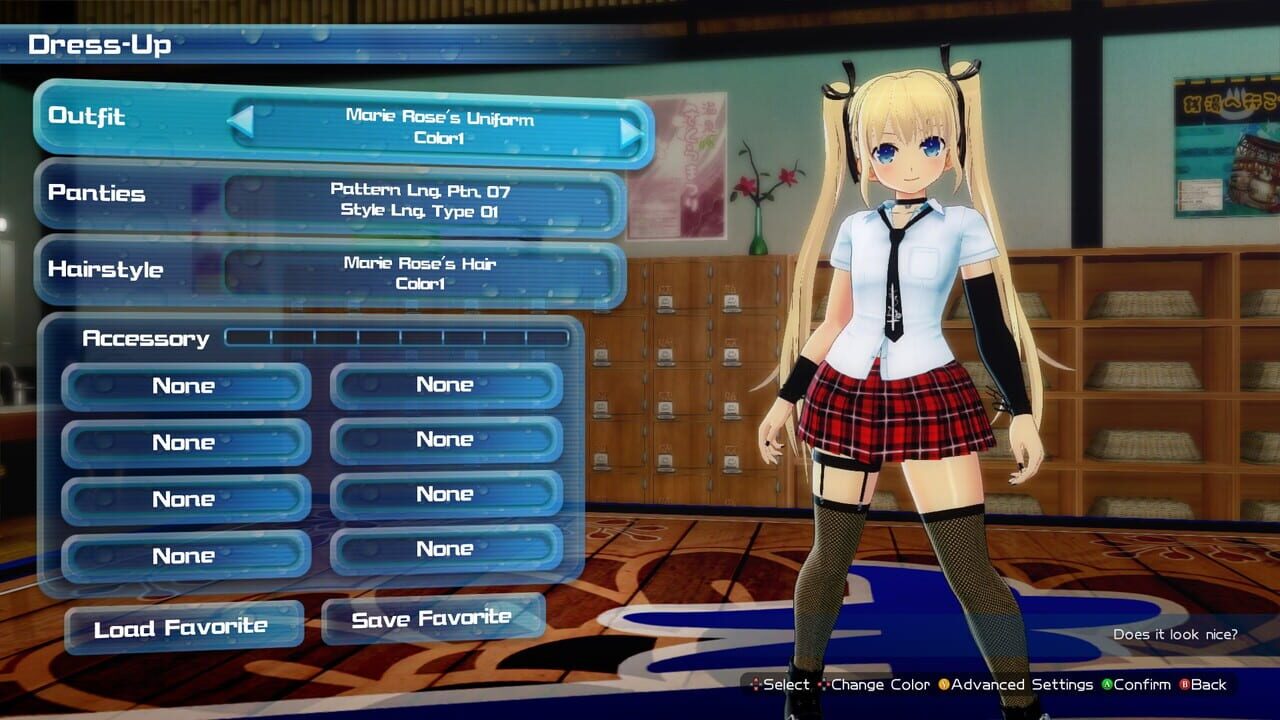Click the right arrow on the Outfit selector
Viewport: 1280px width, 720px height.
[628, 130]
